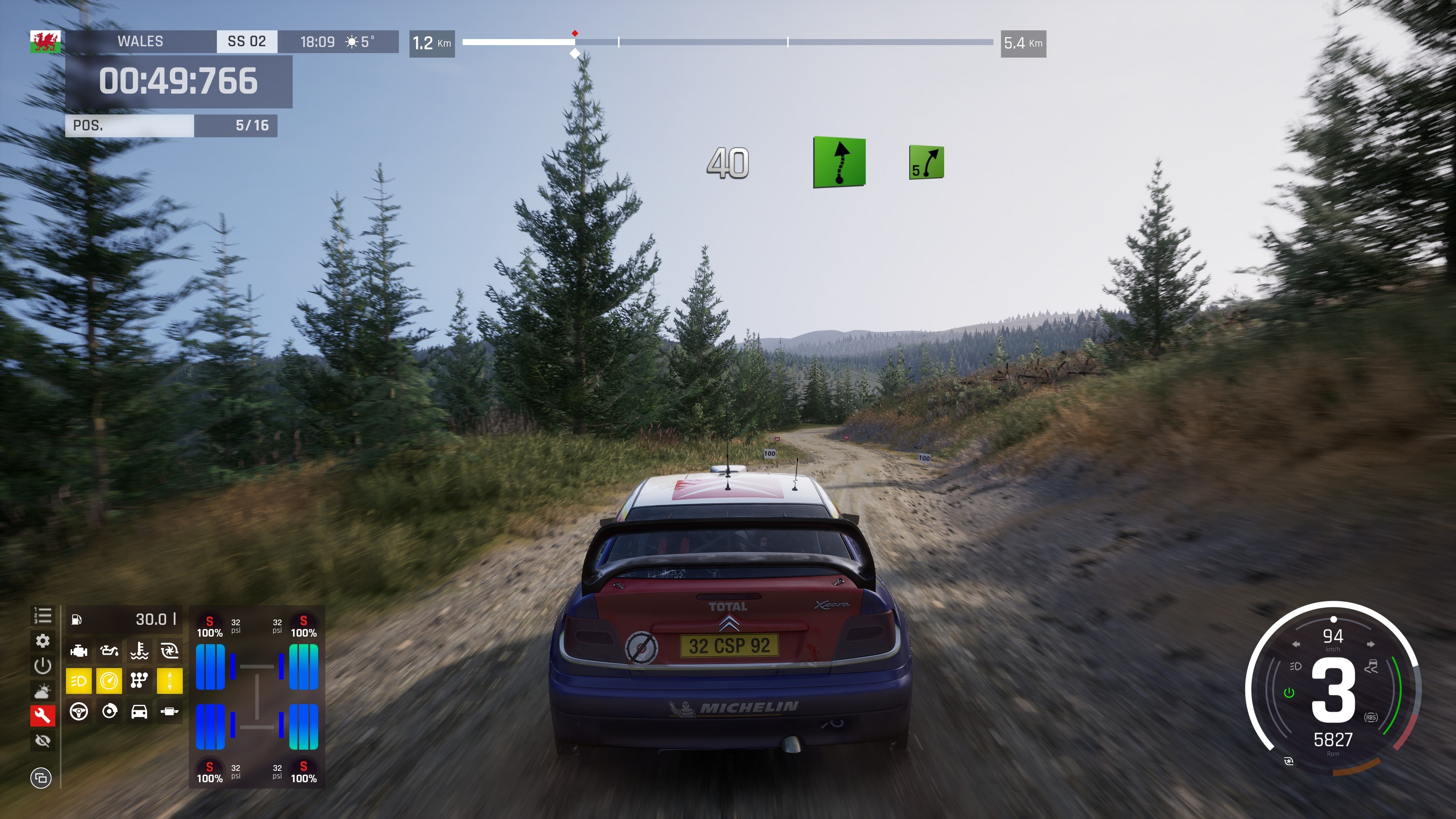Select the engine damage icon
Screen dimensions: 1456x819
coord(78,651)
